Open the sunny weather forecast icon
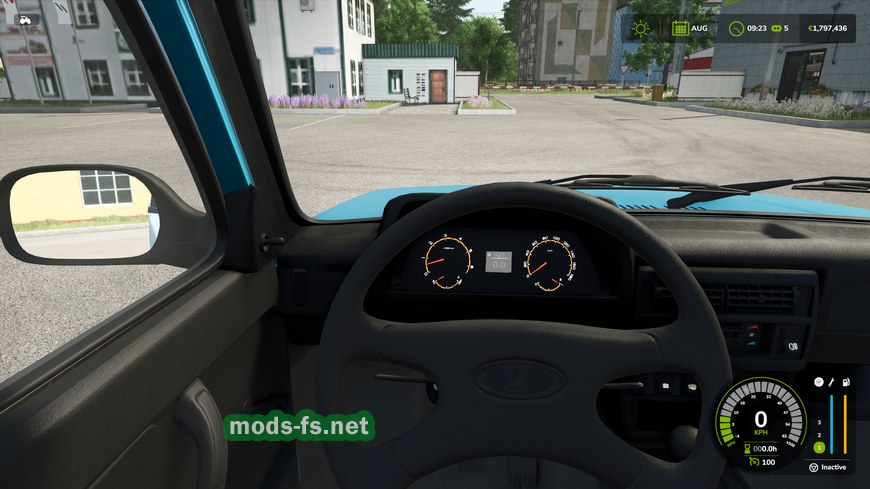Image resolution: width=870 pixels, height=489 pixels. [639, 29]
